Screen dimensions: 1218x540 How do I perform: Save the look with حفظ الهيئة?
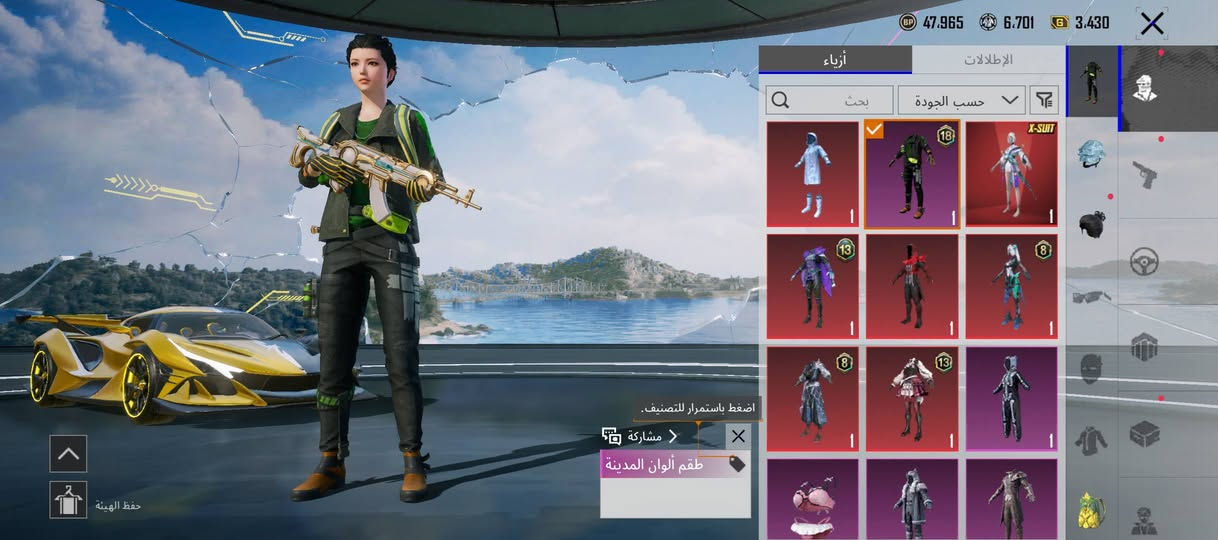[x=68, y=500]
